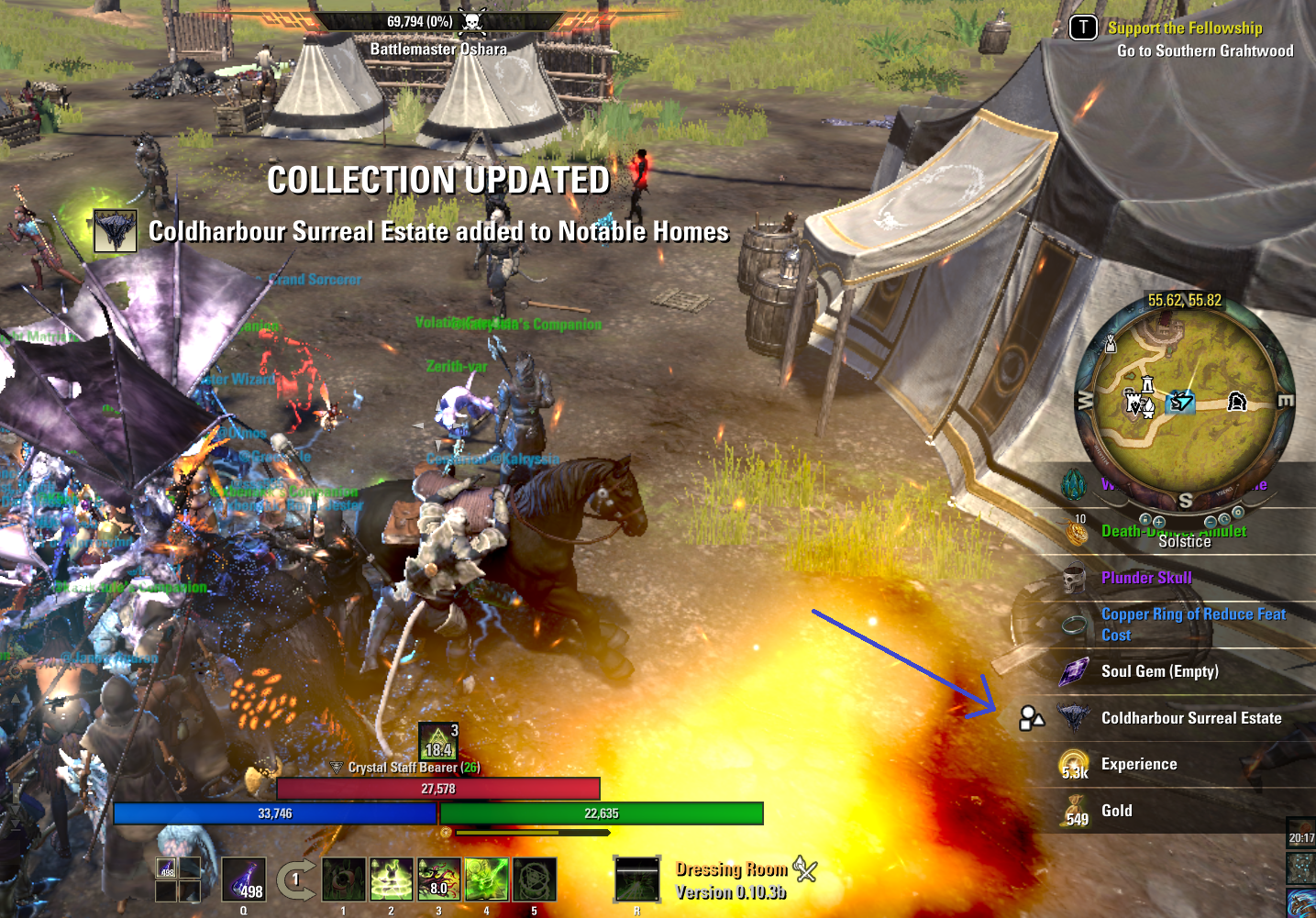Click the weapon swap arrows icon
Viewport: 1316px width, 918px height.
coord(295,880)
